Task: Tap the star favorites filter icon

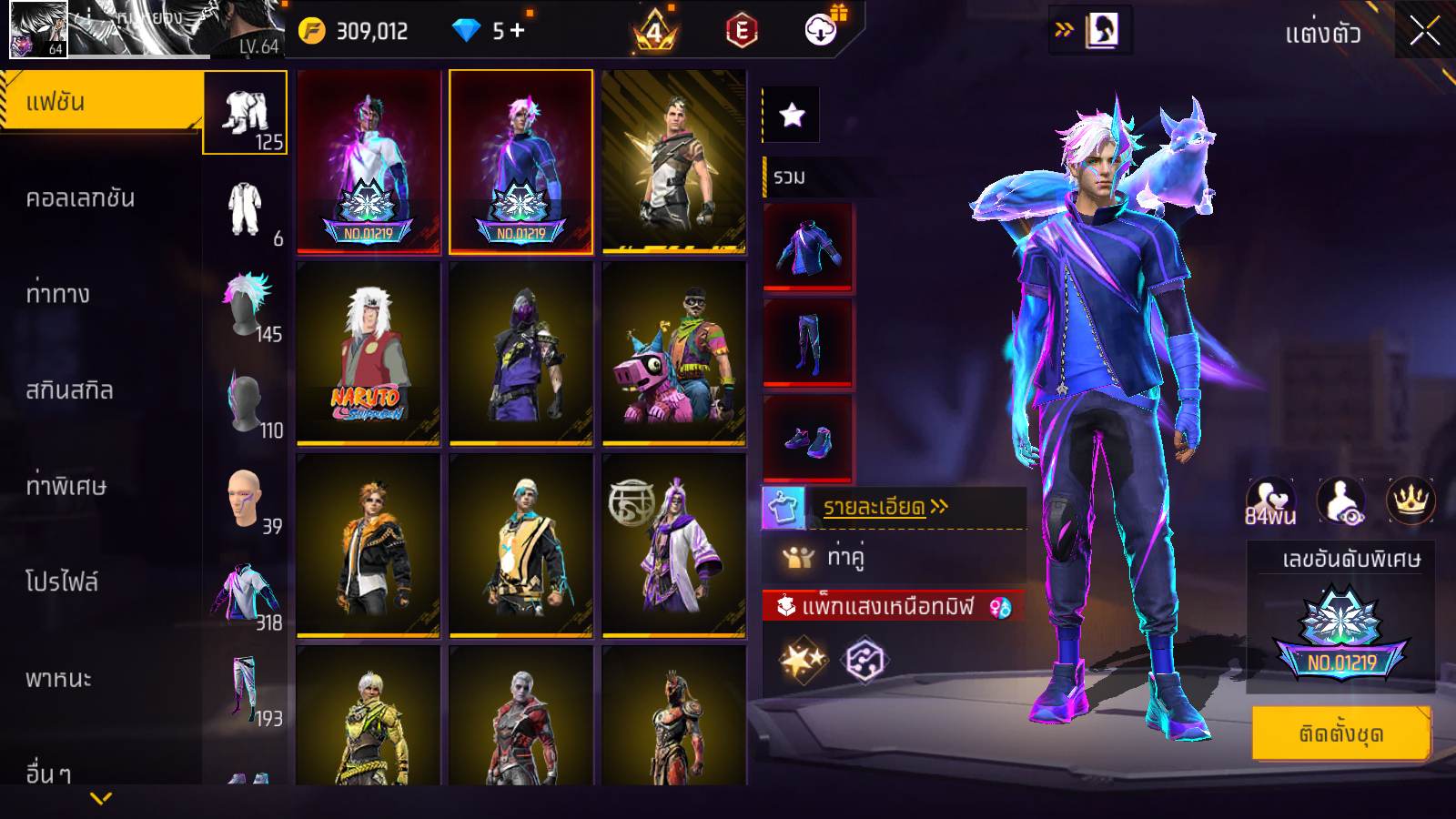Action: click(x=792, y=115)
